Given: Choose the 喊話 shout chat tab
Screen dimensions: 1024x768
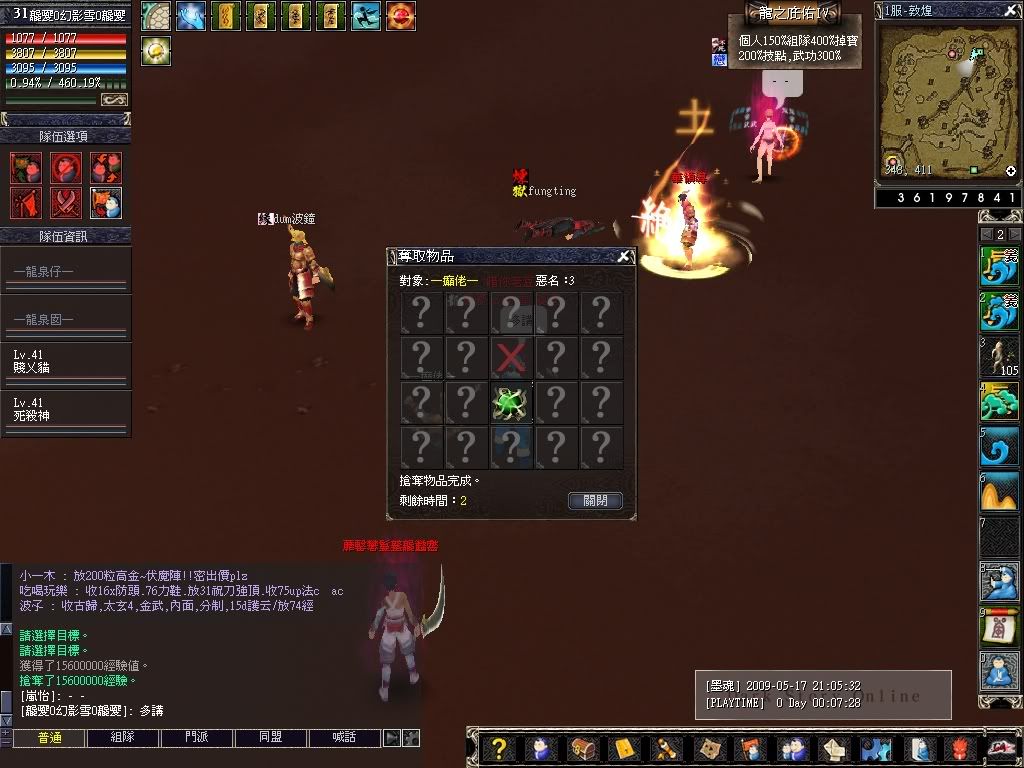Looking at the screenshot, I should pos(345,738).
